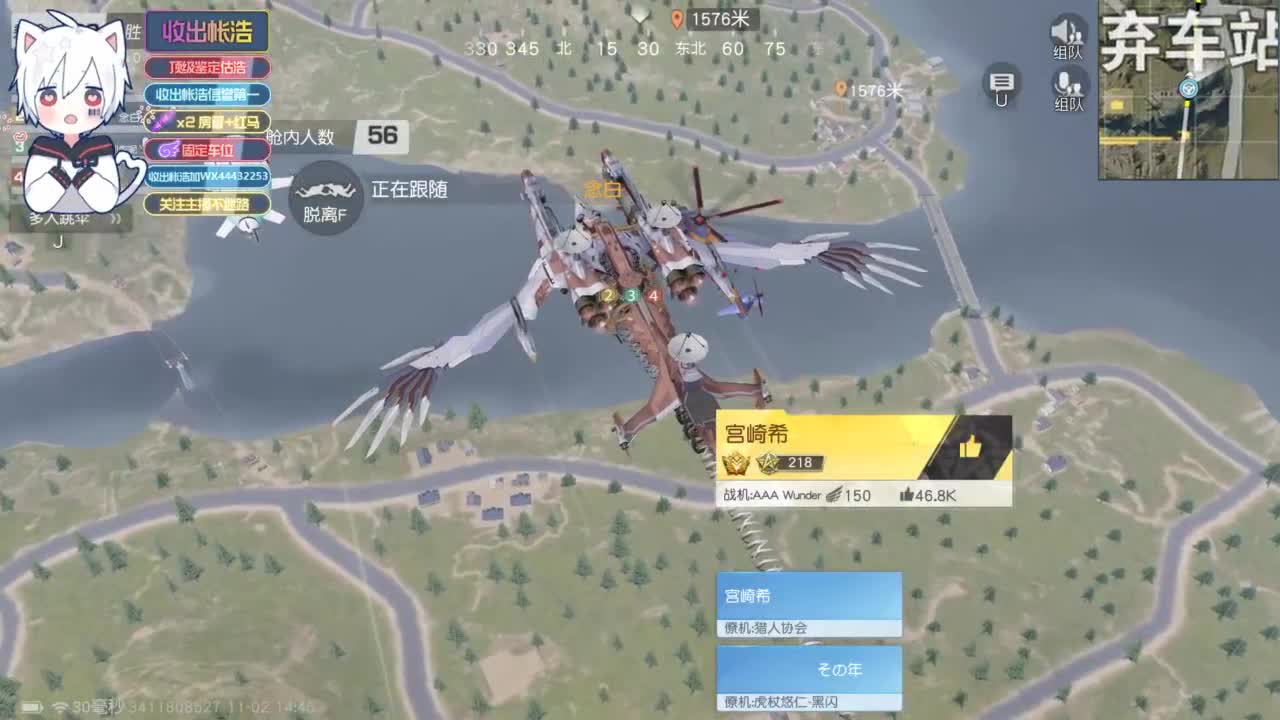Tap the steering wheel marker on the minimap
The height and width of the screenshot is (720, 1280).
(1188, 89)
